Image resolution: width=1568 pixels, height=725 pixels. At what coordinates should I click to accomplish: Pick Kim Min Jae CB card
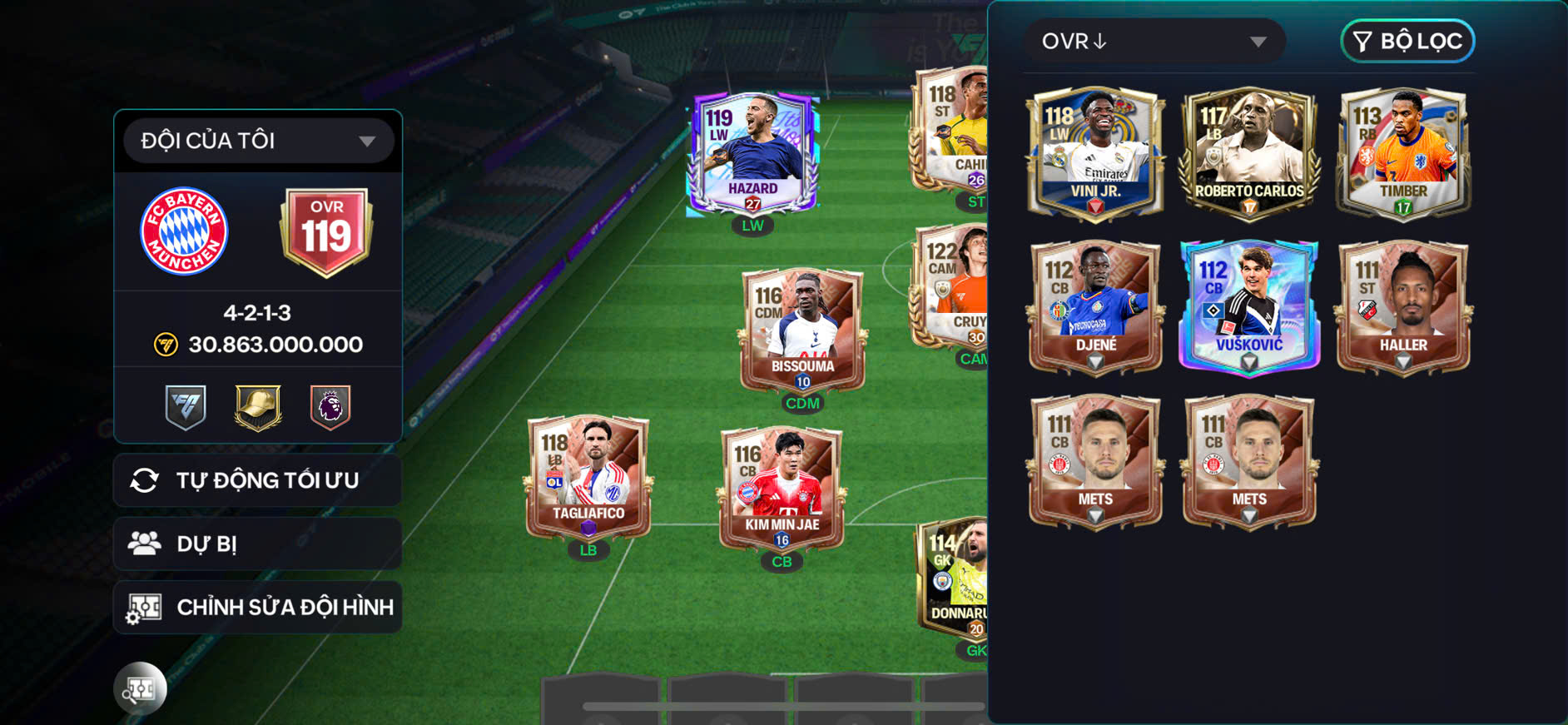(x=782, y=489)
